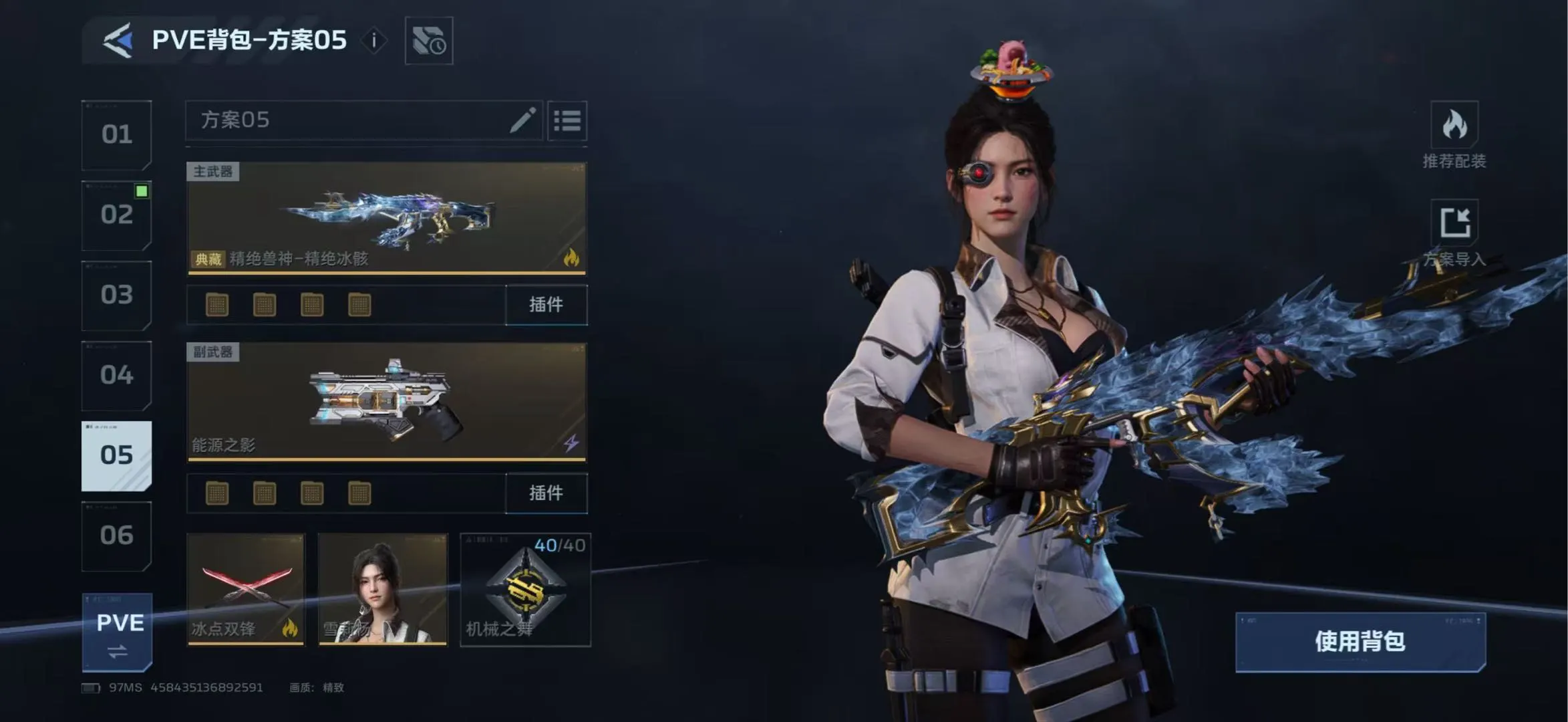Choose the 冰点双锋 melee weapon slot

tap(246, 589)
